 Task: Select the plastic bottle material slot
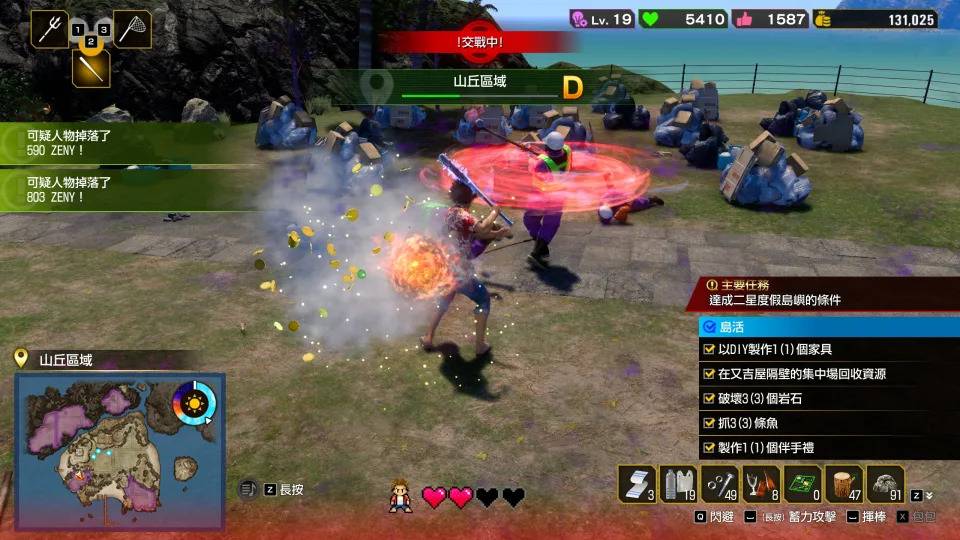tap(678, 483)
